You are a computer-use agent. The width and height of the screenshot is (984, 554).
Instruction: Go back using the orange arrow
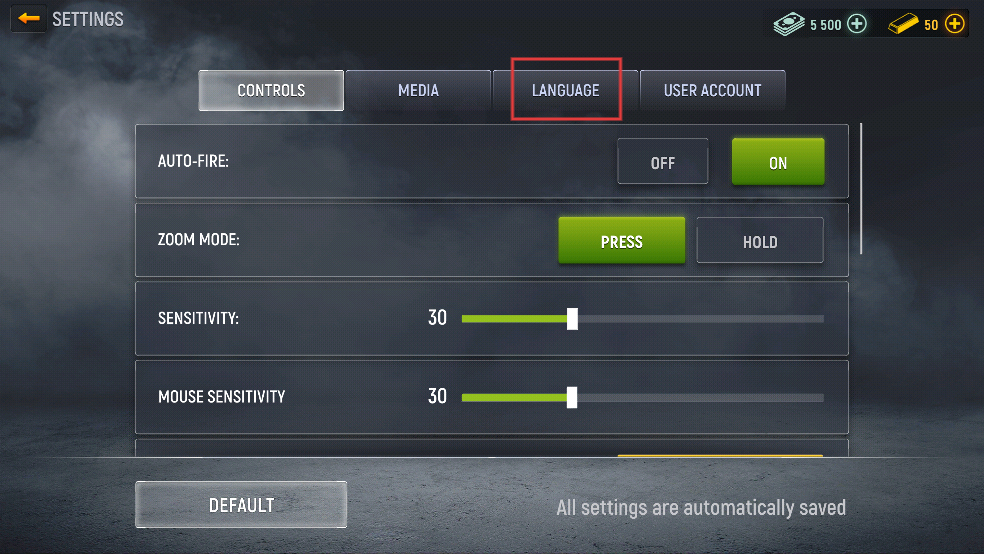(29, 19)
